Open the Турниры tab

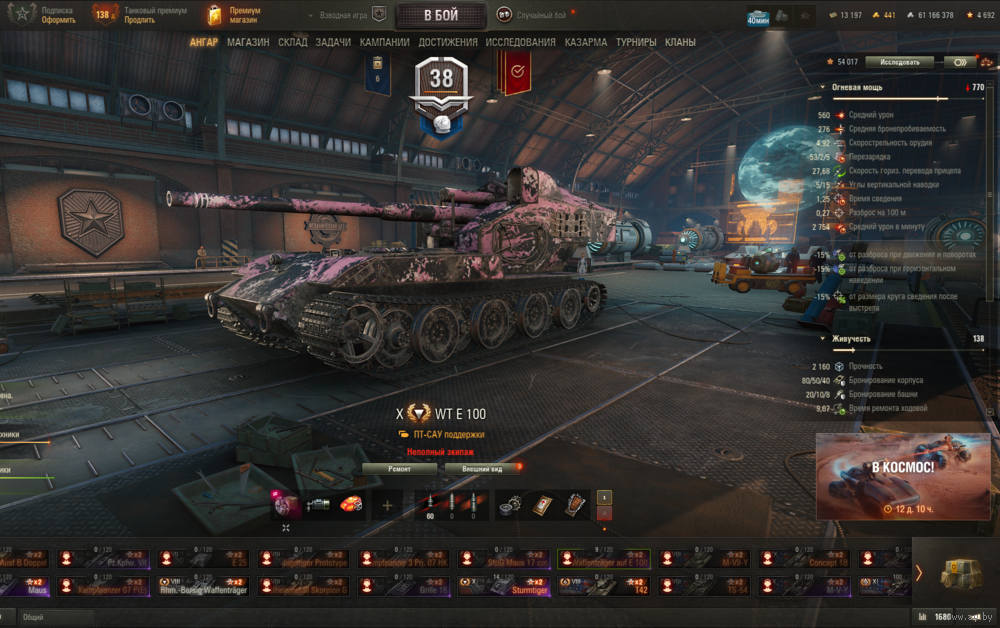click(x=636, y=43)
